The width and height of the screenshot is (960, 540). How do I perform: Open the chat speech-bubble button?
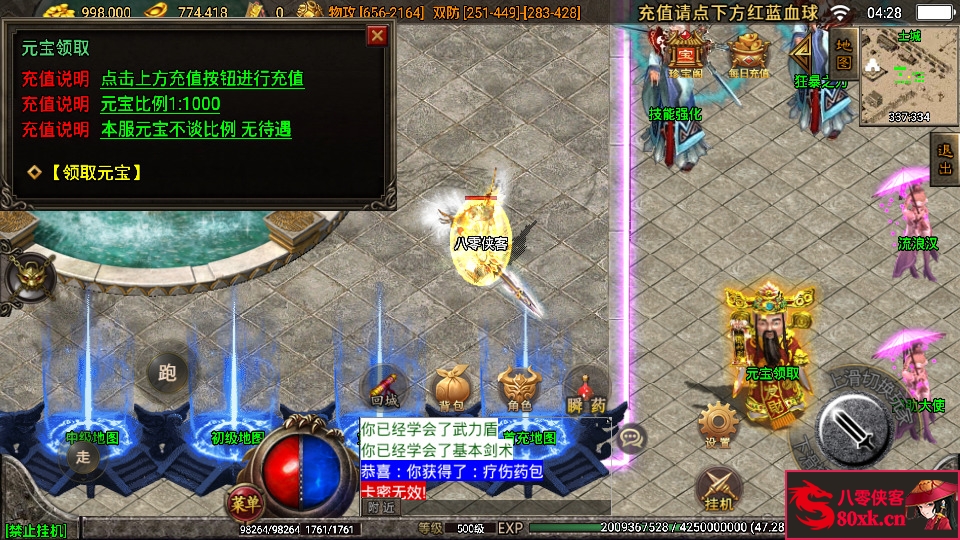click(x=631, y=437)
